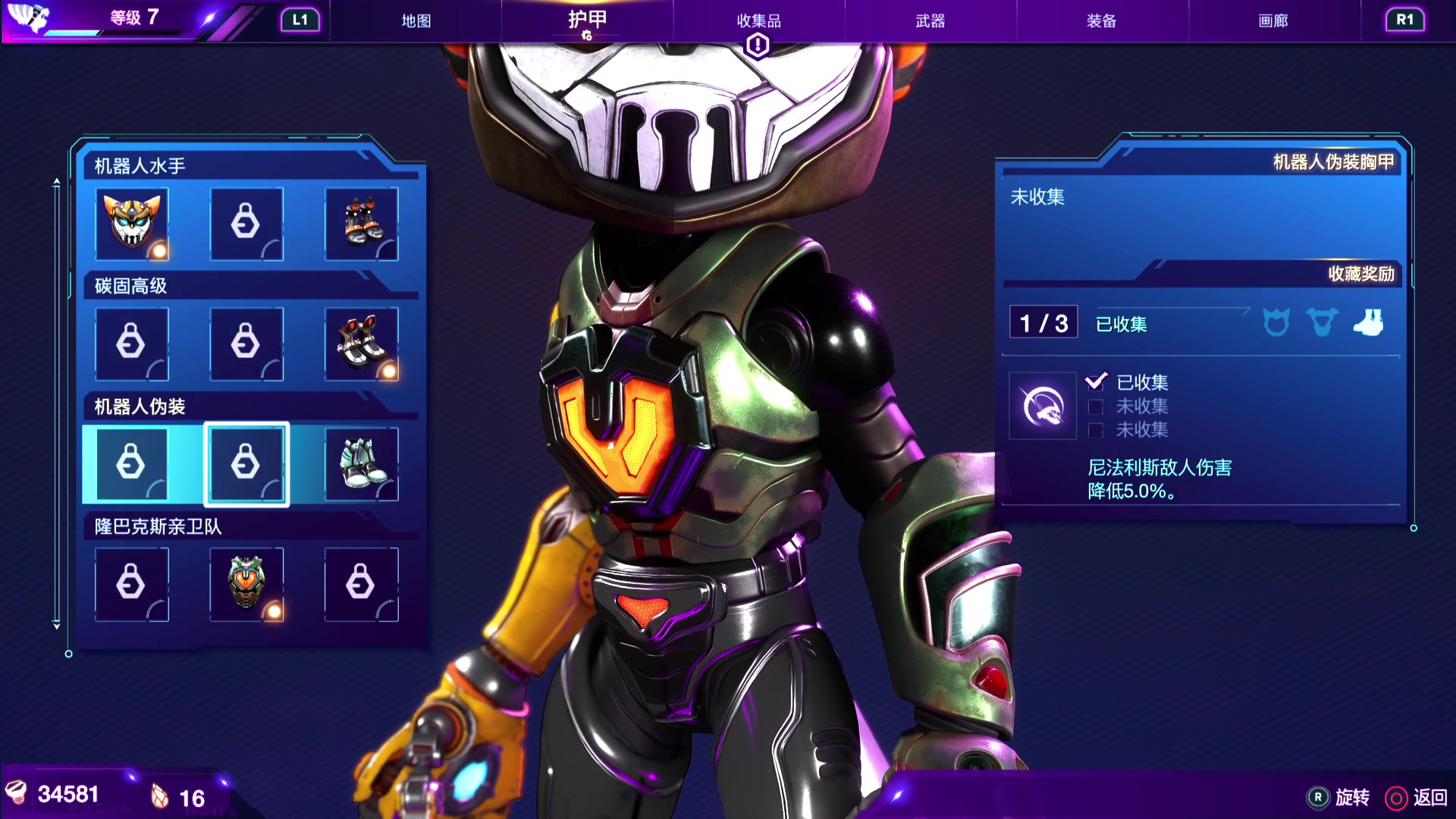Click the 返回 back button
This screenshot has width=1456, height=819.
(x=1417, y=797)
